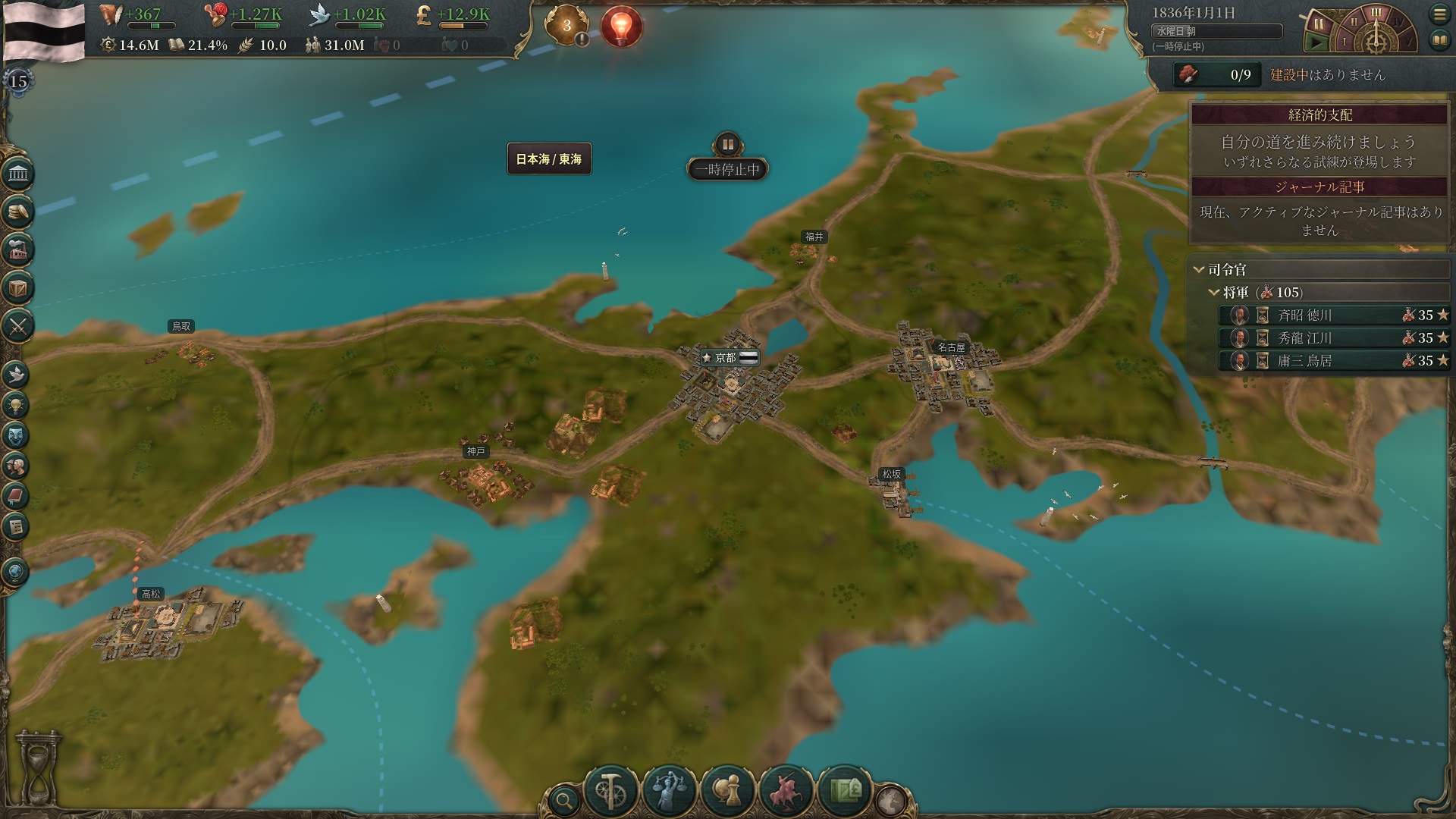Resume the game with the green play button
Screen dimensions: 1456x819
pos(1317,43)
